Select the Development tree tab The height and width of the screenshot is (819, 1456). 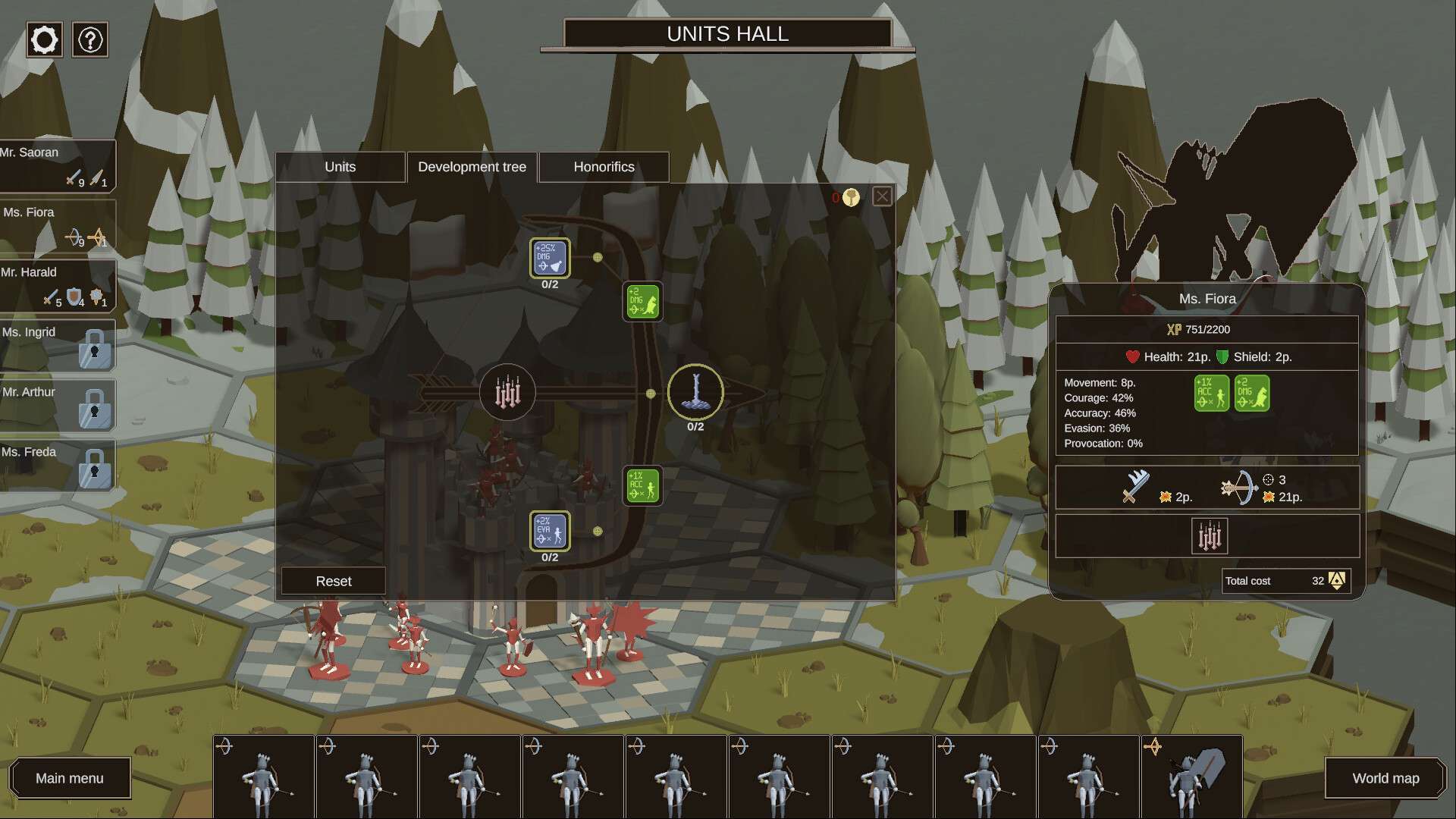(472, 167)
